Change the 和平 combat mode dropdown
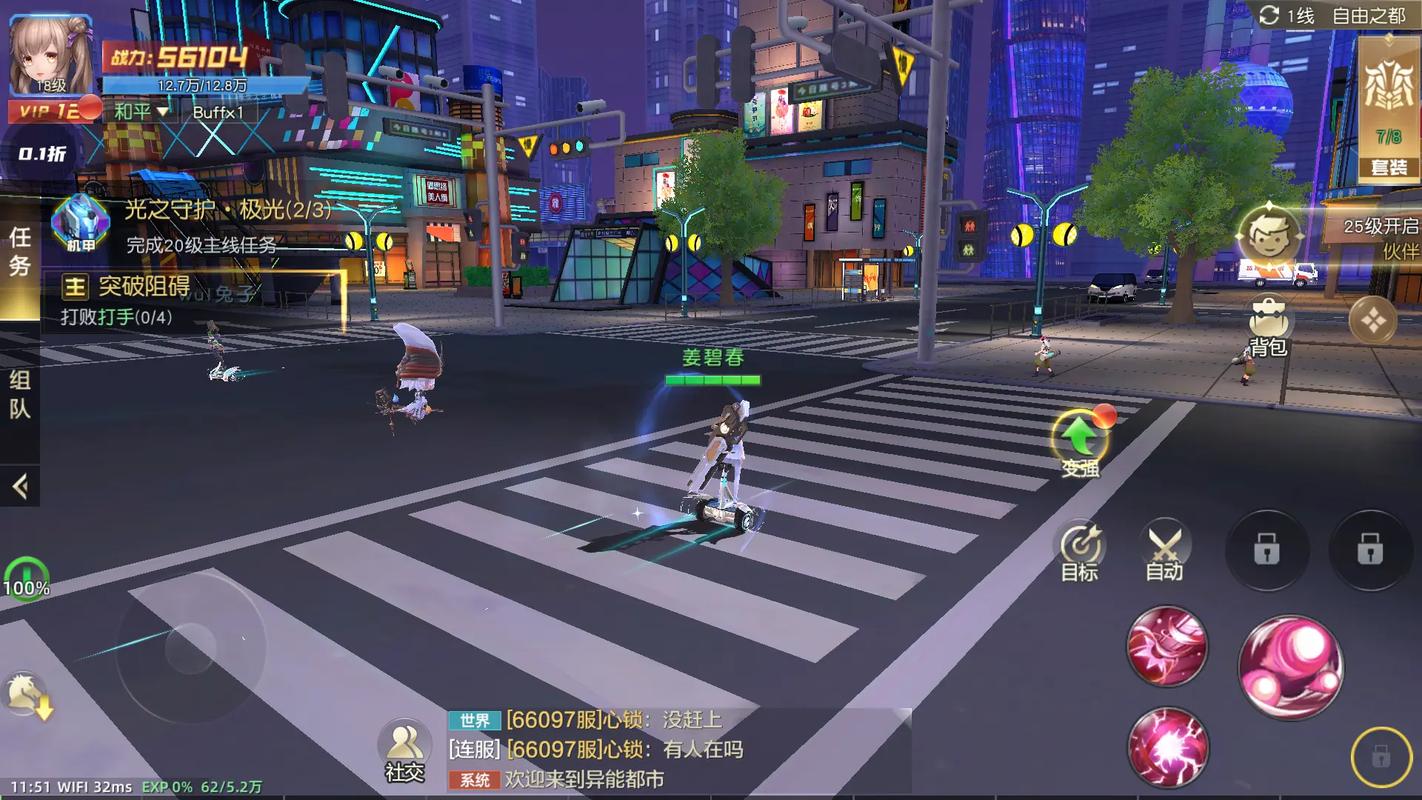The width and height of the screenshot is (1422, 800). click(x=141, y=111)
